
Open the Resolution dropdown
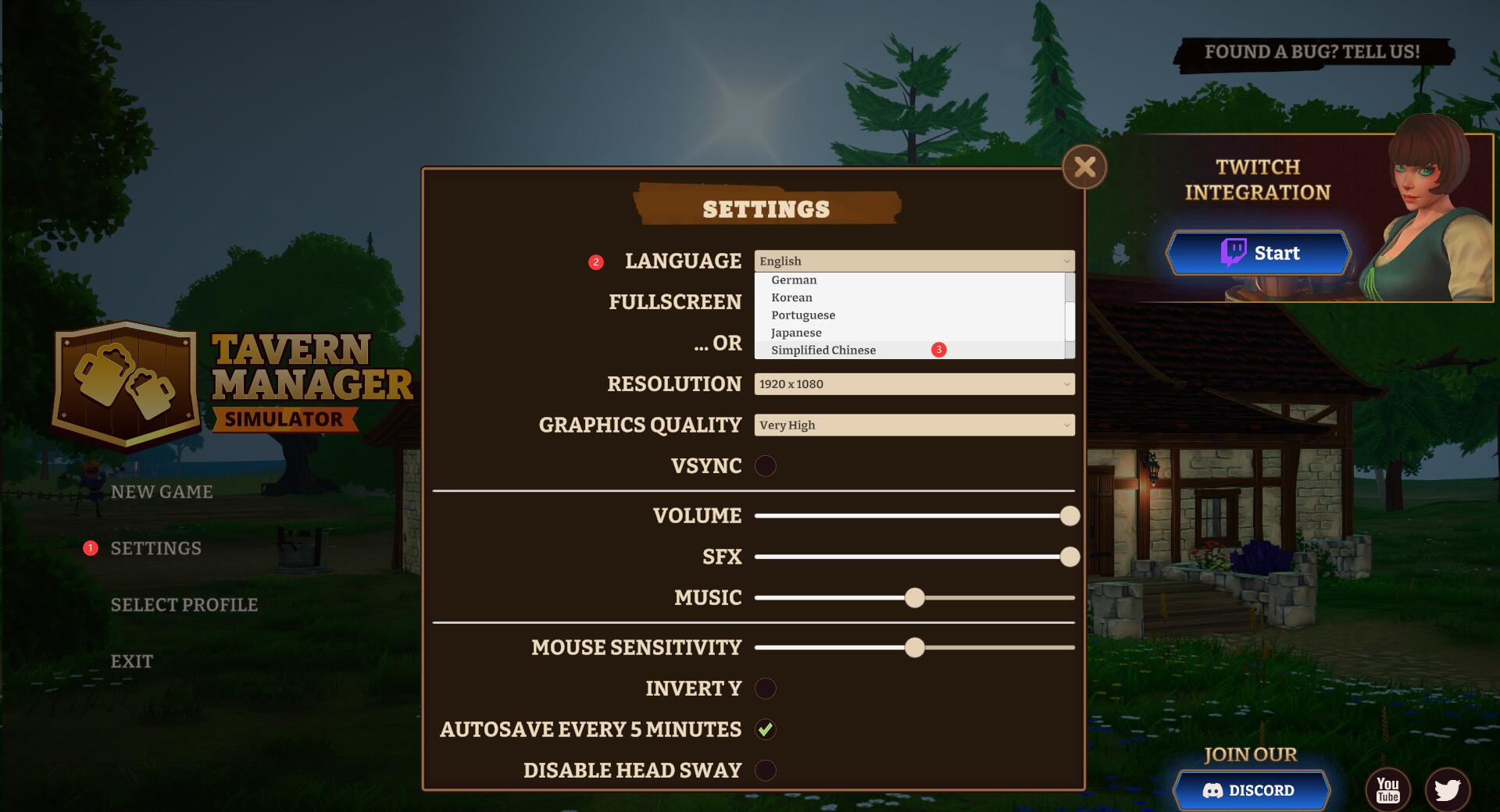(913, 384)
